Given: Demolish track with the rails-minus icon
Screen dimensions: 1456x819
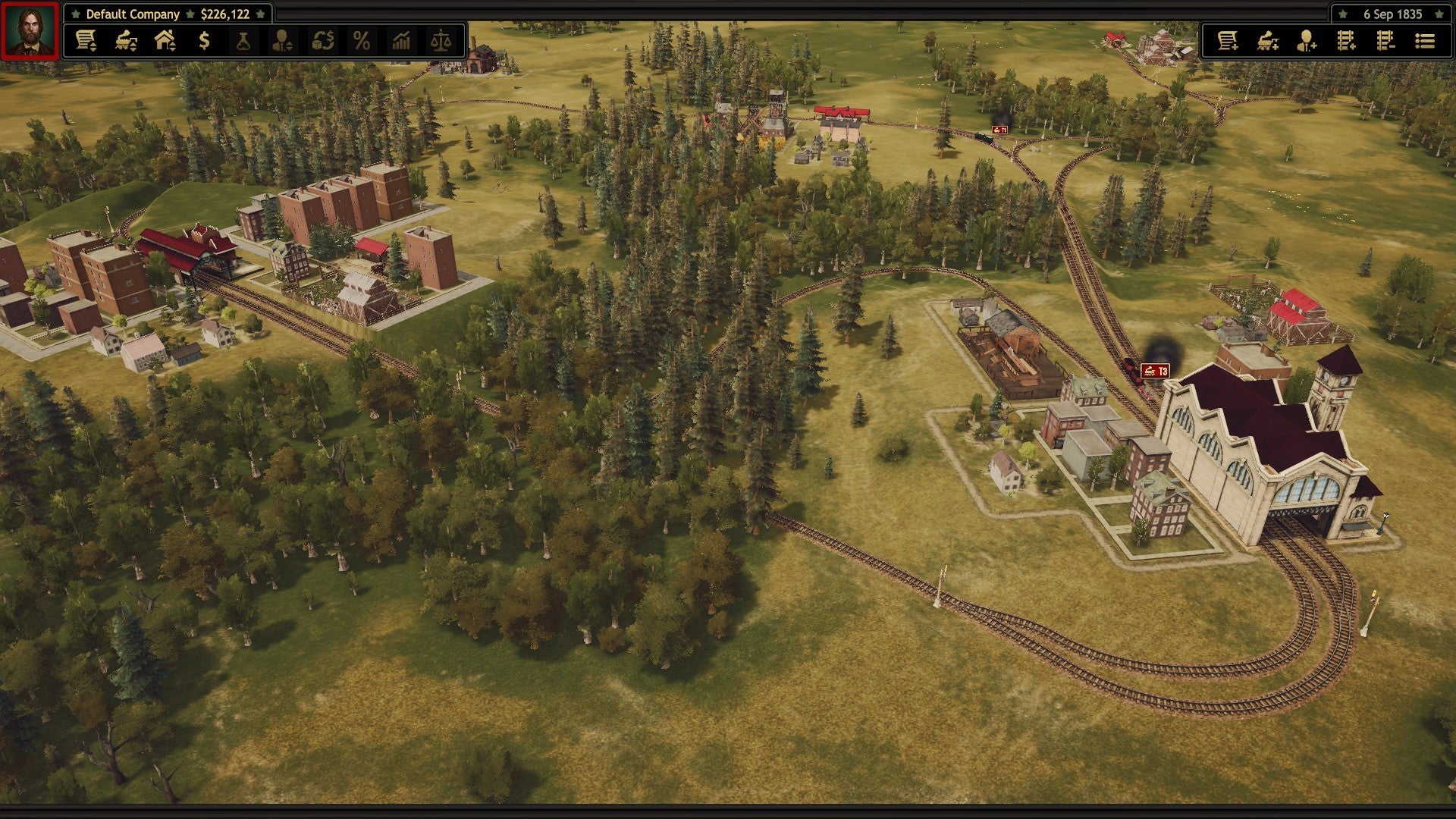Looking at the screenshot, I should pyautogui.click(x=1385, y=42).
